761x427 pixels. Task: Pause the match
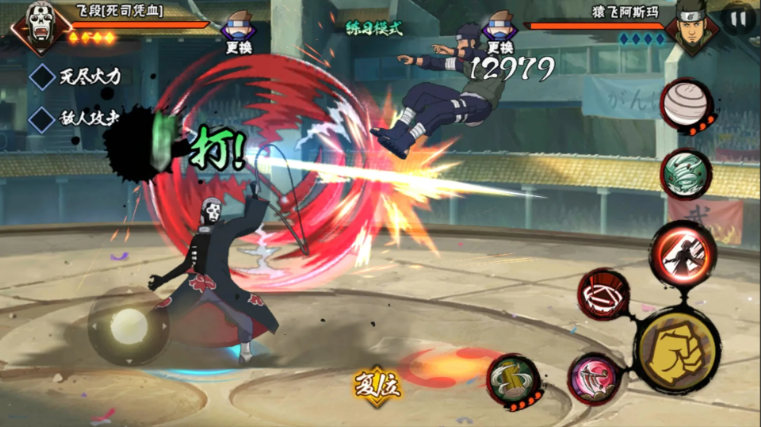(x=738, y=19)
